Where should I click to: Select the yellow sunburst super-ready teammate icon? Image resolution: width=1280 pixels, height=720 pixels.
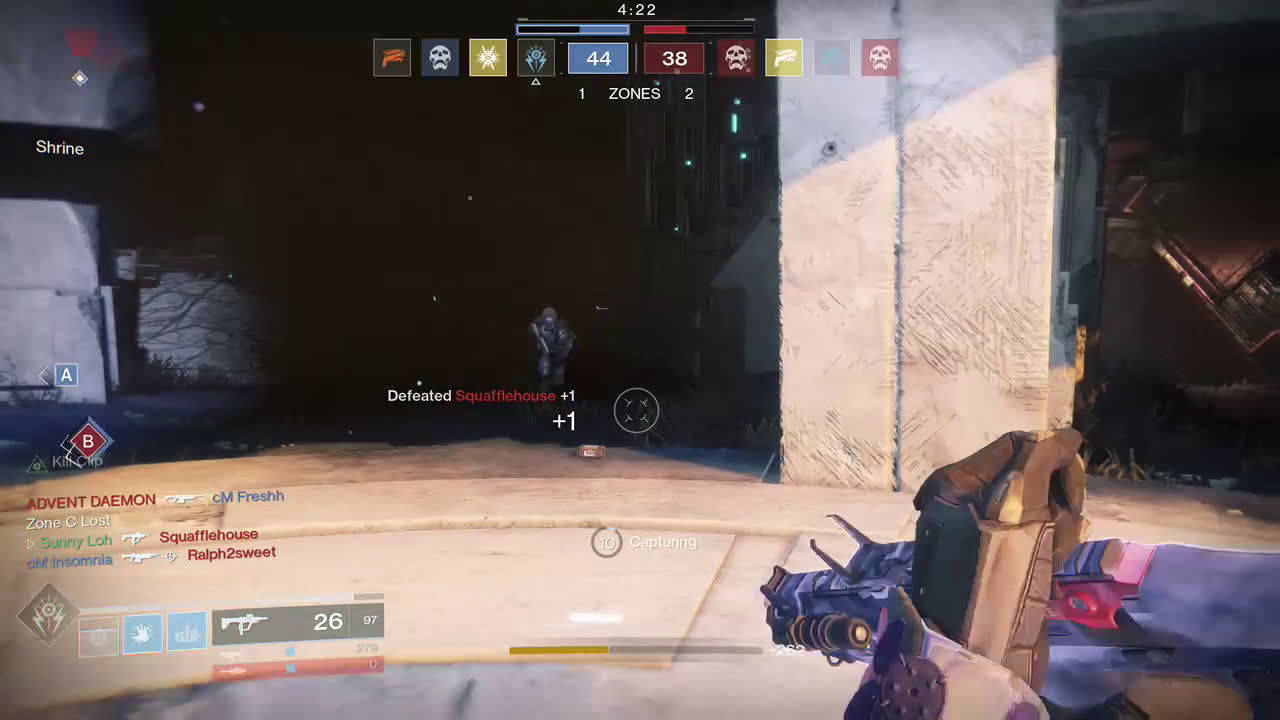point(488,58)
